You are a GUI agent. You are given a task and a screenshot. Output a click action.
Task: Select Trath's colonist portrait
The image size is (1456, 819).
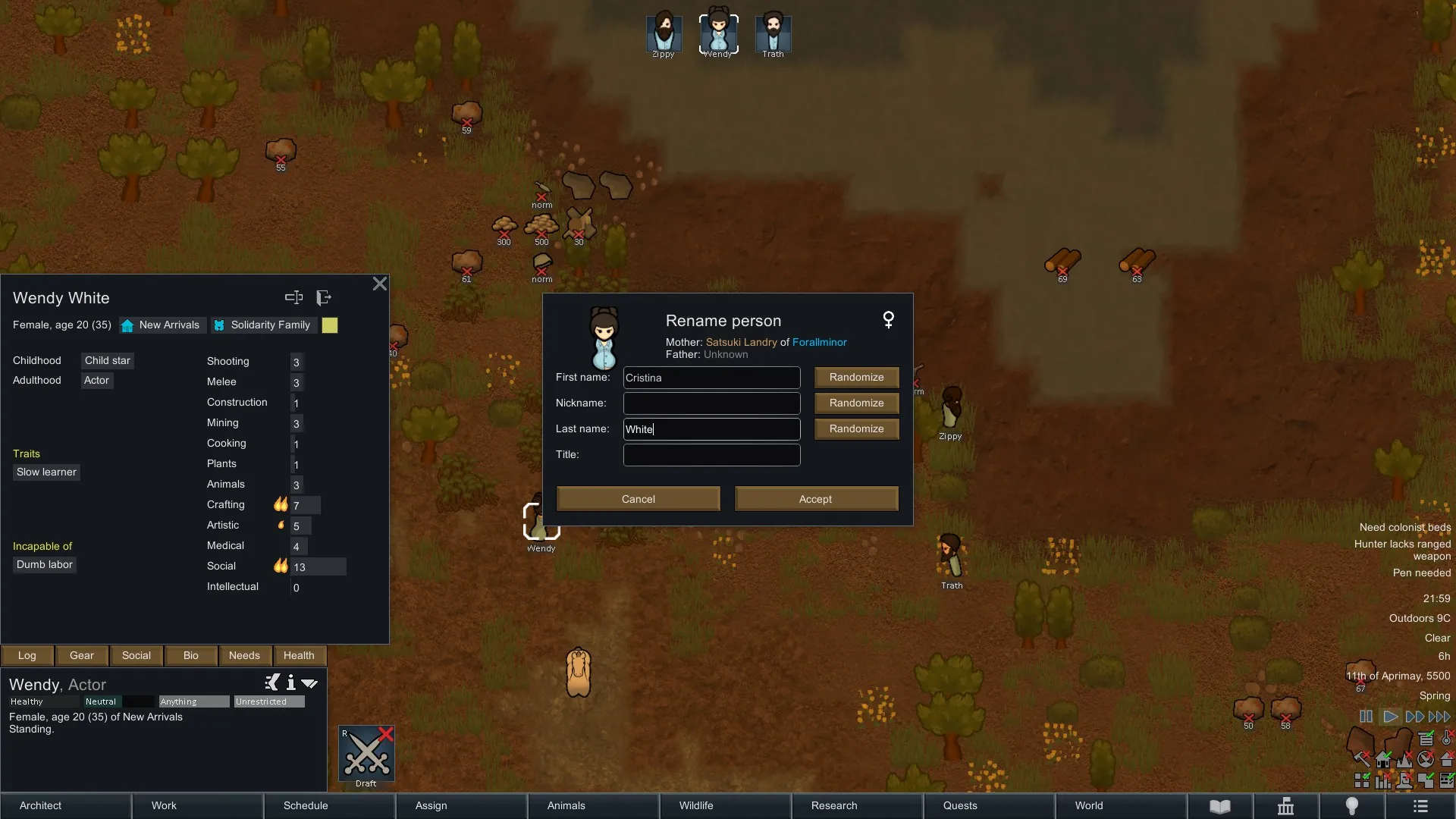(773, 33)
